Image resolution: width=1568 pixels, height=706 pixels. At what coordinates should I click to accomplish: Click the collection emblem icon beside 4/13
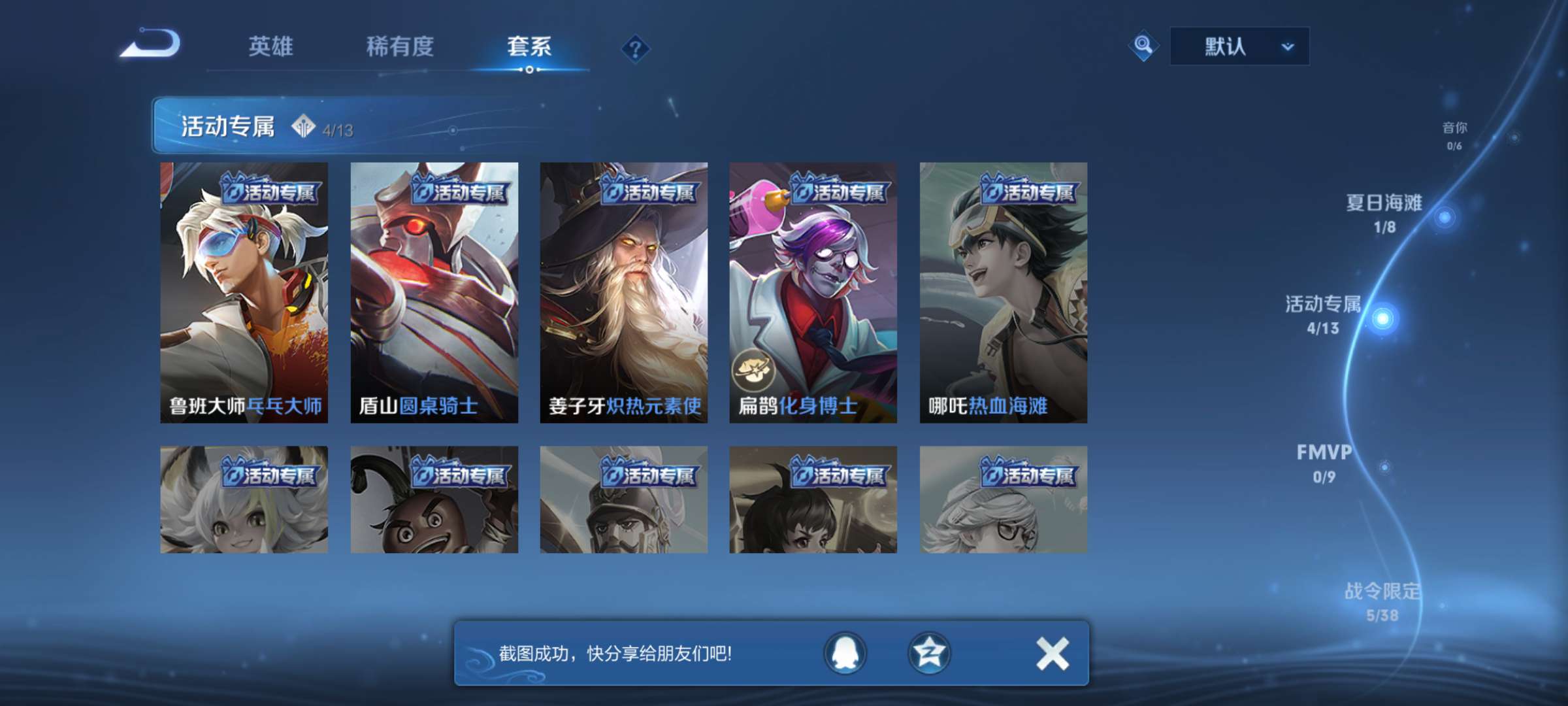(x=303, y=127)
